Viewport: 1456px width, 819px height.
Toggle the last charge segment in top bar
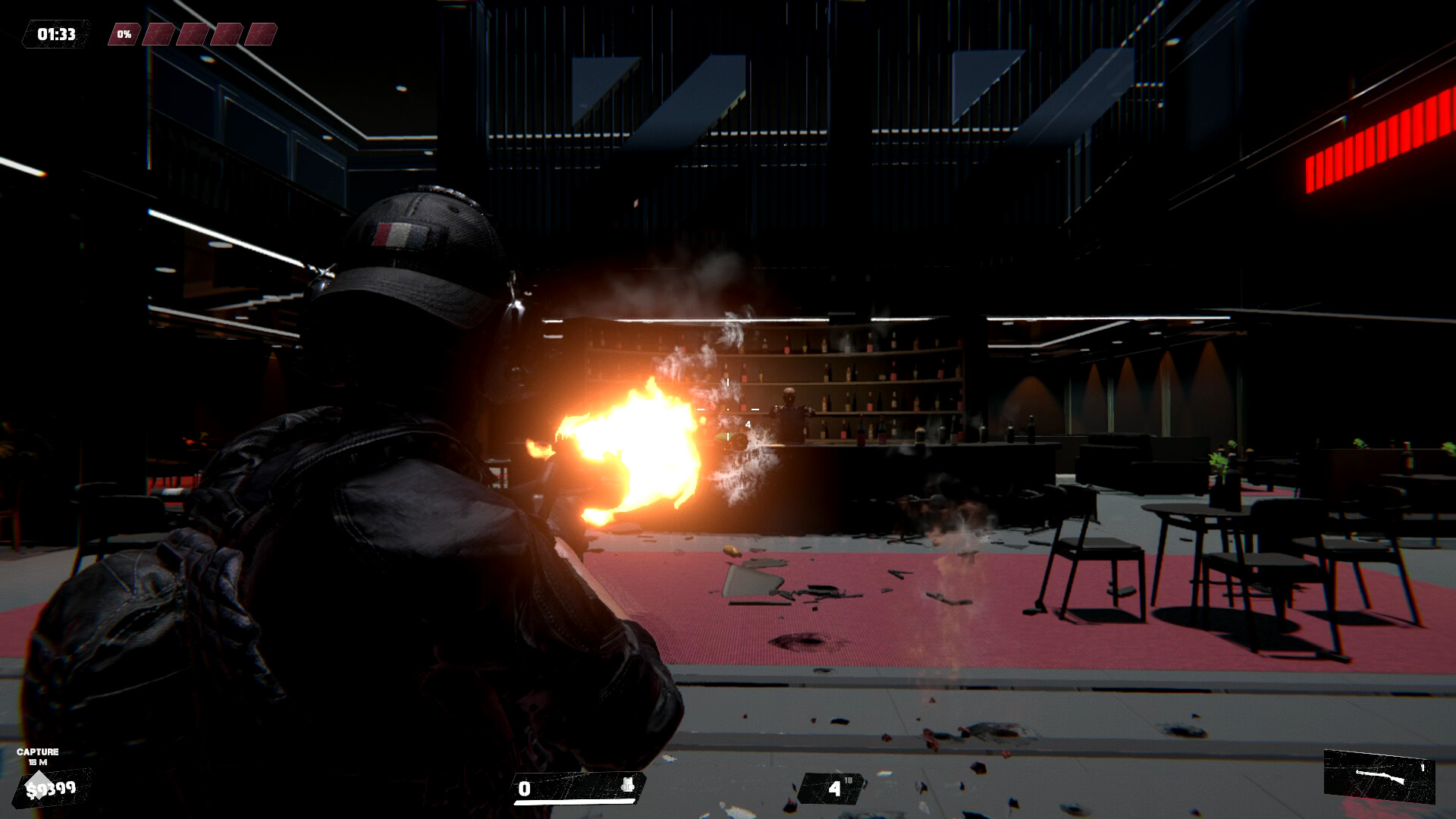[262, 33]
